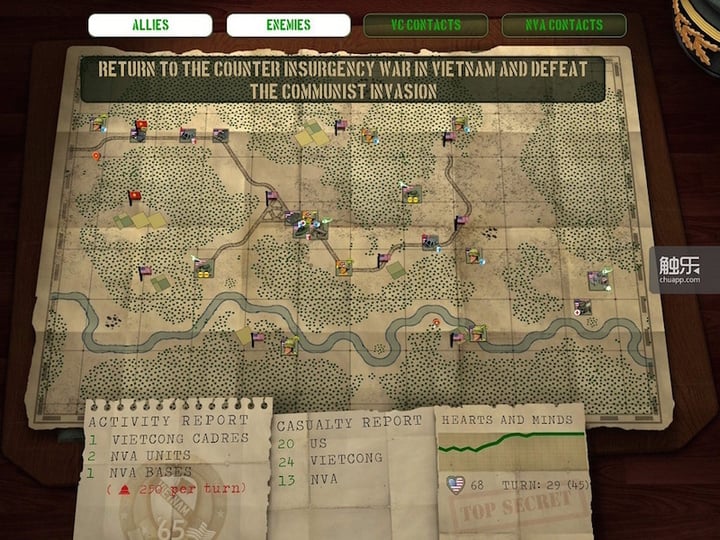Viewport: 720px width, 540px height.
Task: Show VC CONTACTS on the map
Action: [425, 25]
